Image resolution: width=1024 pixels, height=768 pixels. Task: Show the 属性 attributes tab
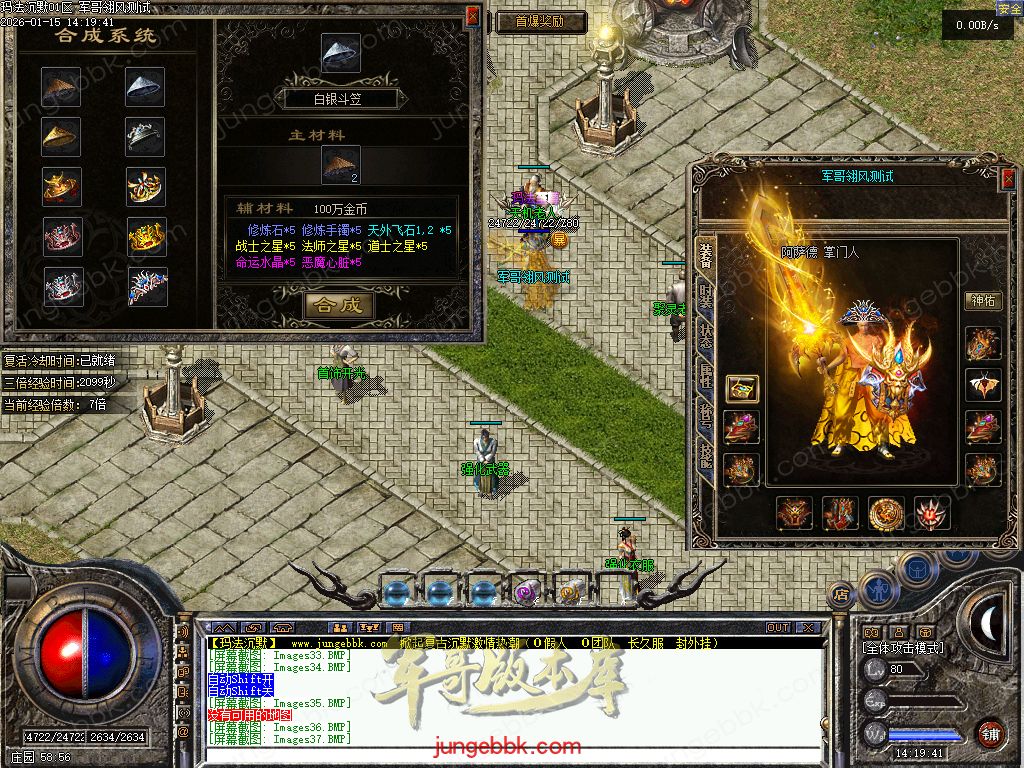click(706, 376)
